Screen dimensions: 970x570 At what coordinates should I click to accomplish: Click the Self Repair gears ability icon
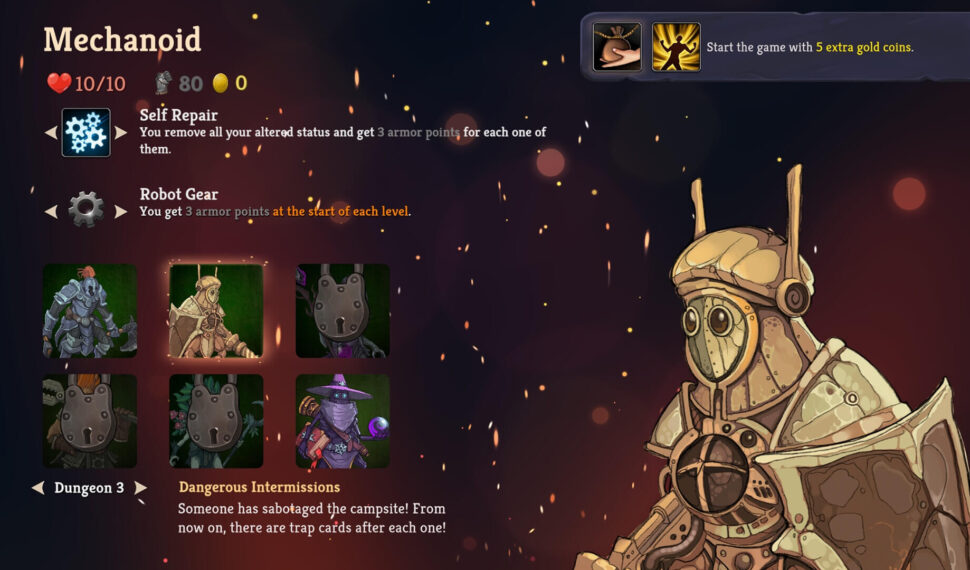[x=86, y=133]
